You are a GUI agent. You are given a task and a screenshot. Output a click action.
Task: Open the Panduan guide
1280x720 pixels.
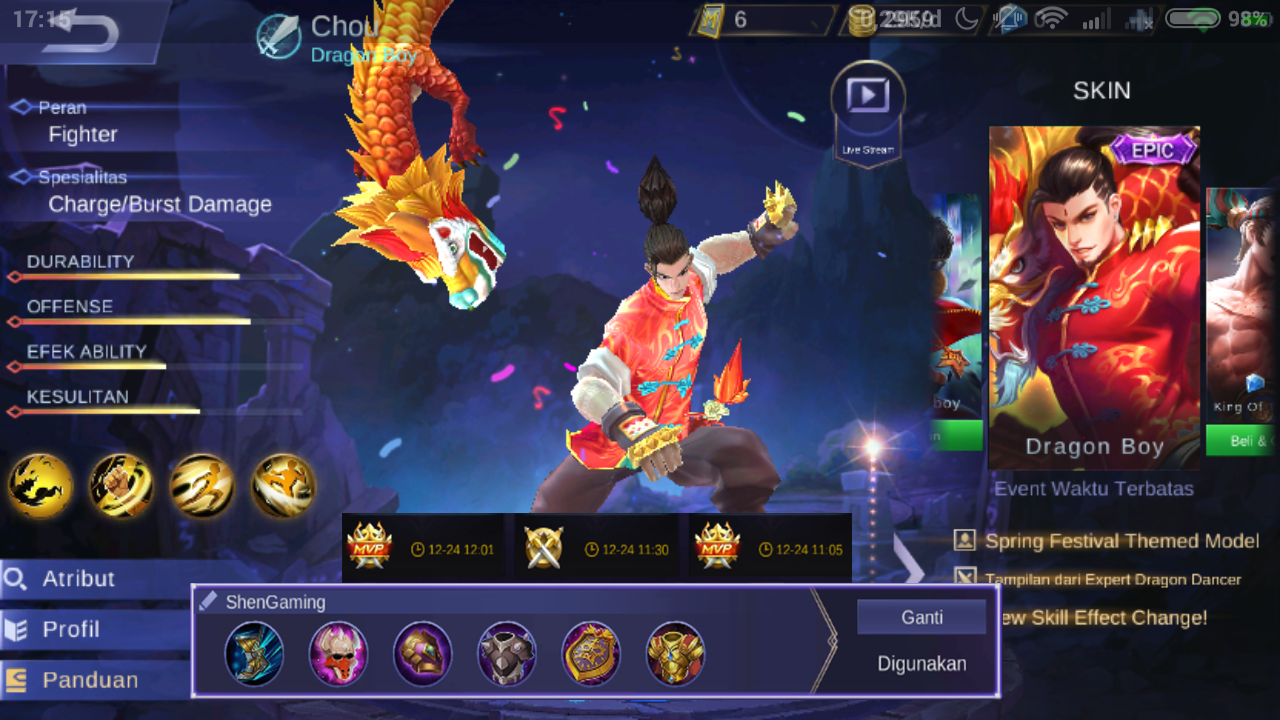click(x=88, y=679)
